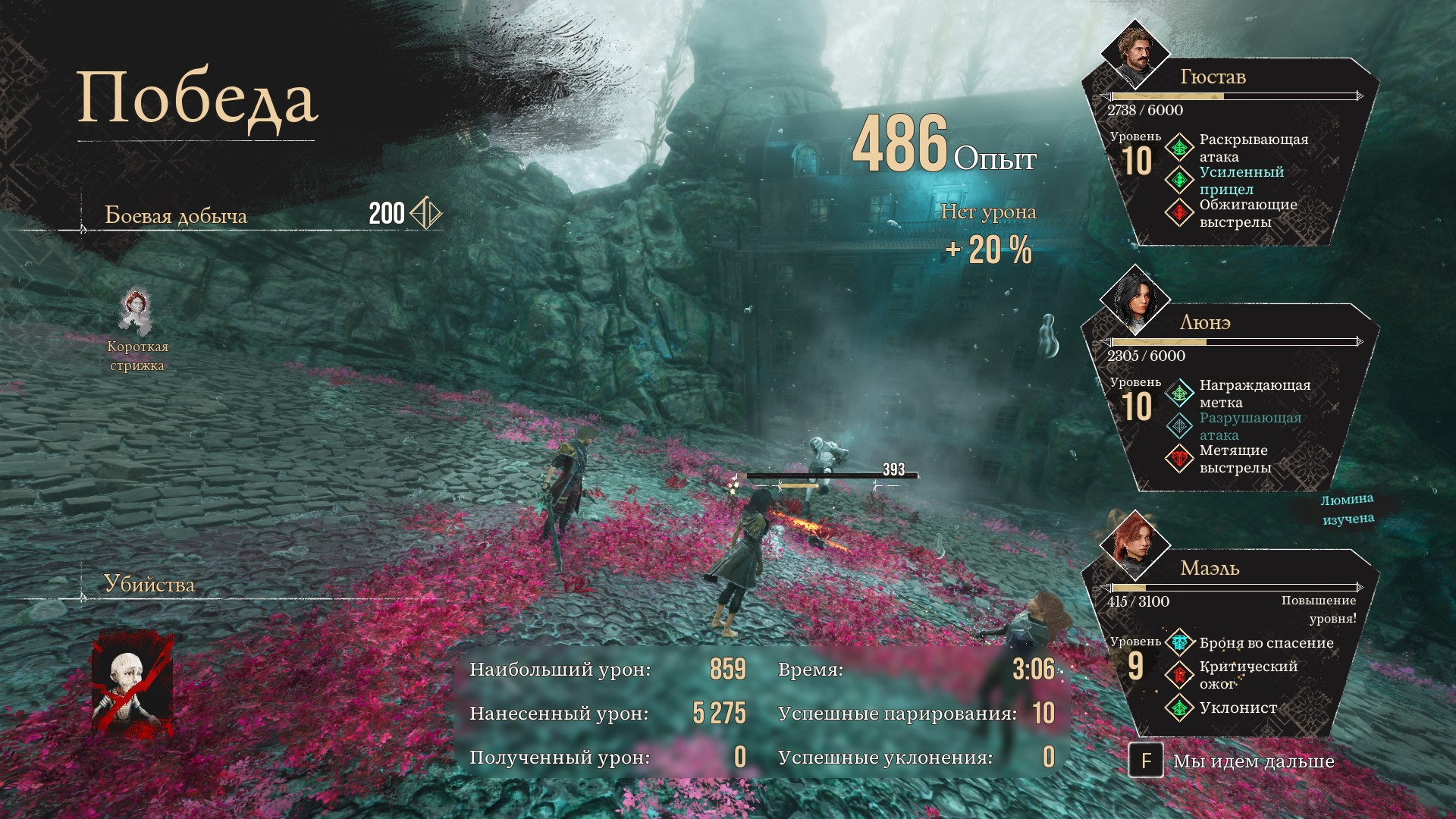The height and width of the screenshot is (819, 1456).
Task: Click the Боевая добыча currency icon
Action: pos(425,214)
